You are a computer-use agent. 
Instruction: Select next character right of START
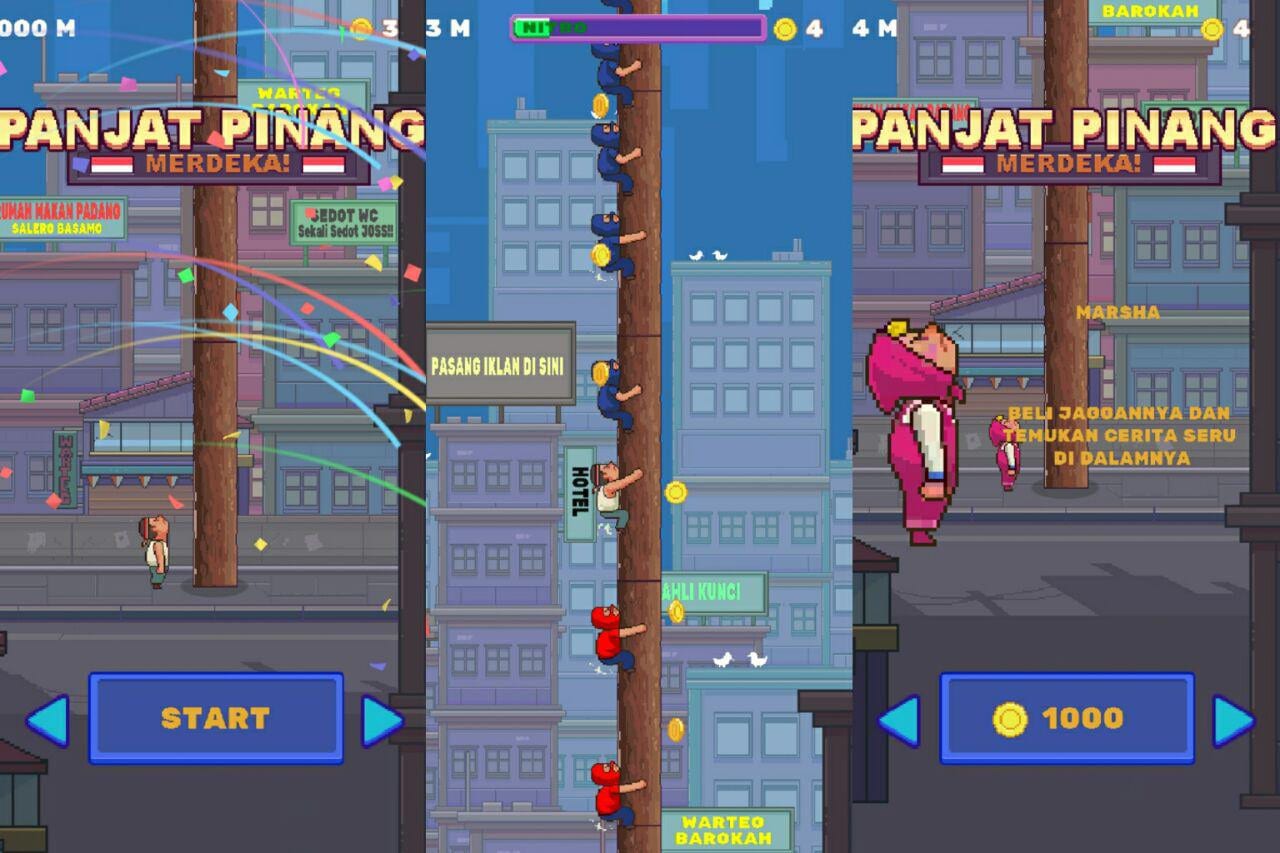tap(382, 721)
